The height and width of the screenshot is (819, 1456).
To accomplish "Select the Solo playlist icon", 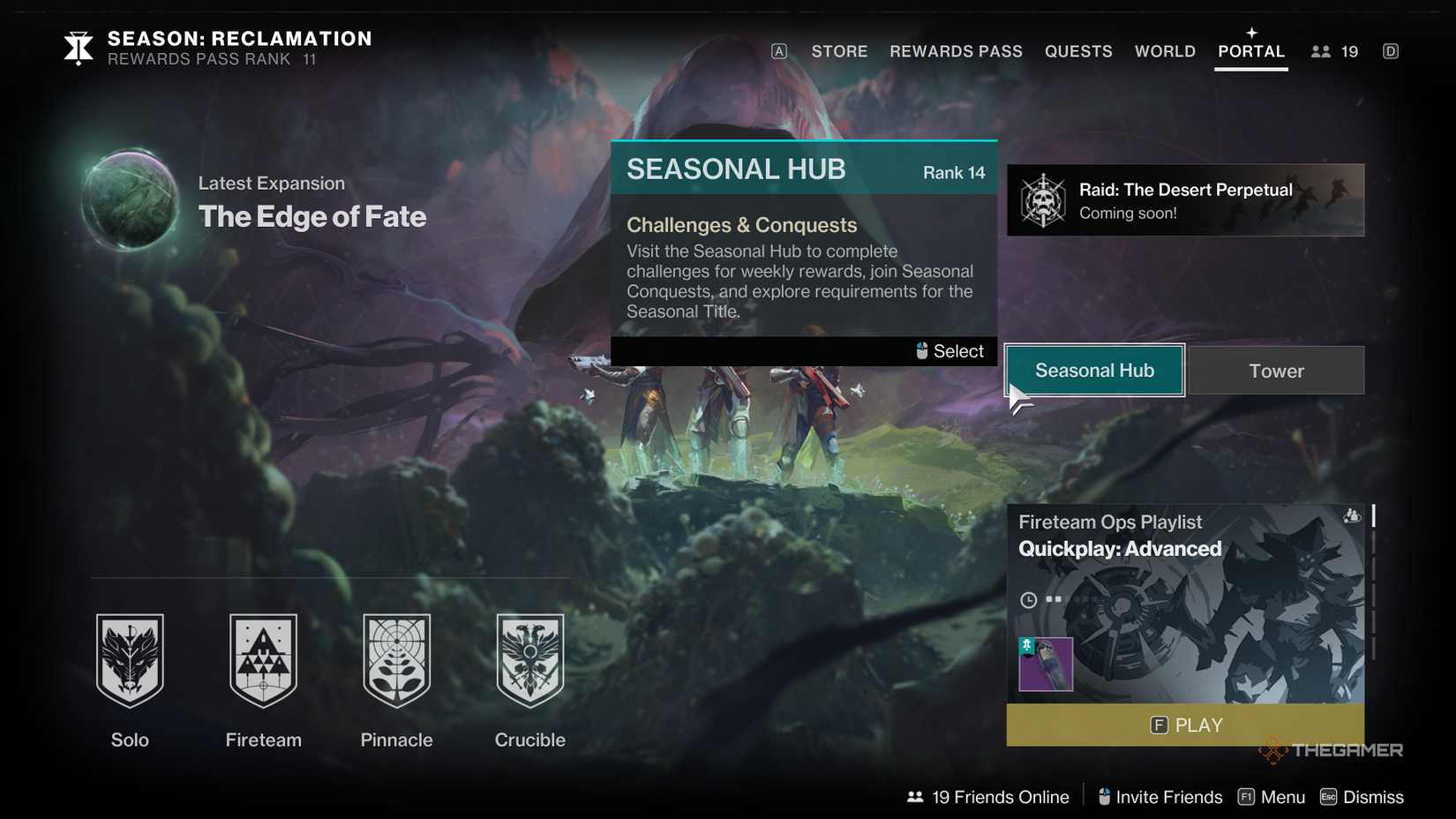I will tap(130, 660).
